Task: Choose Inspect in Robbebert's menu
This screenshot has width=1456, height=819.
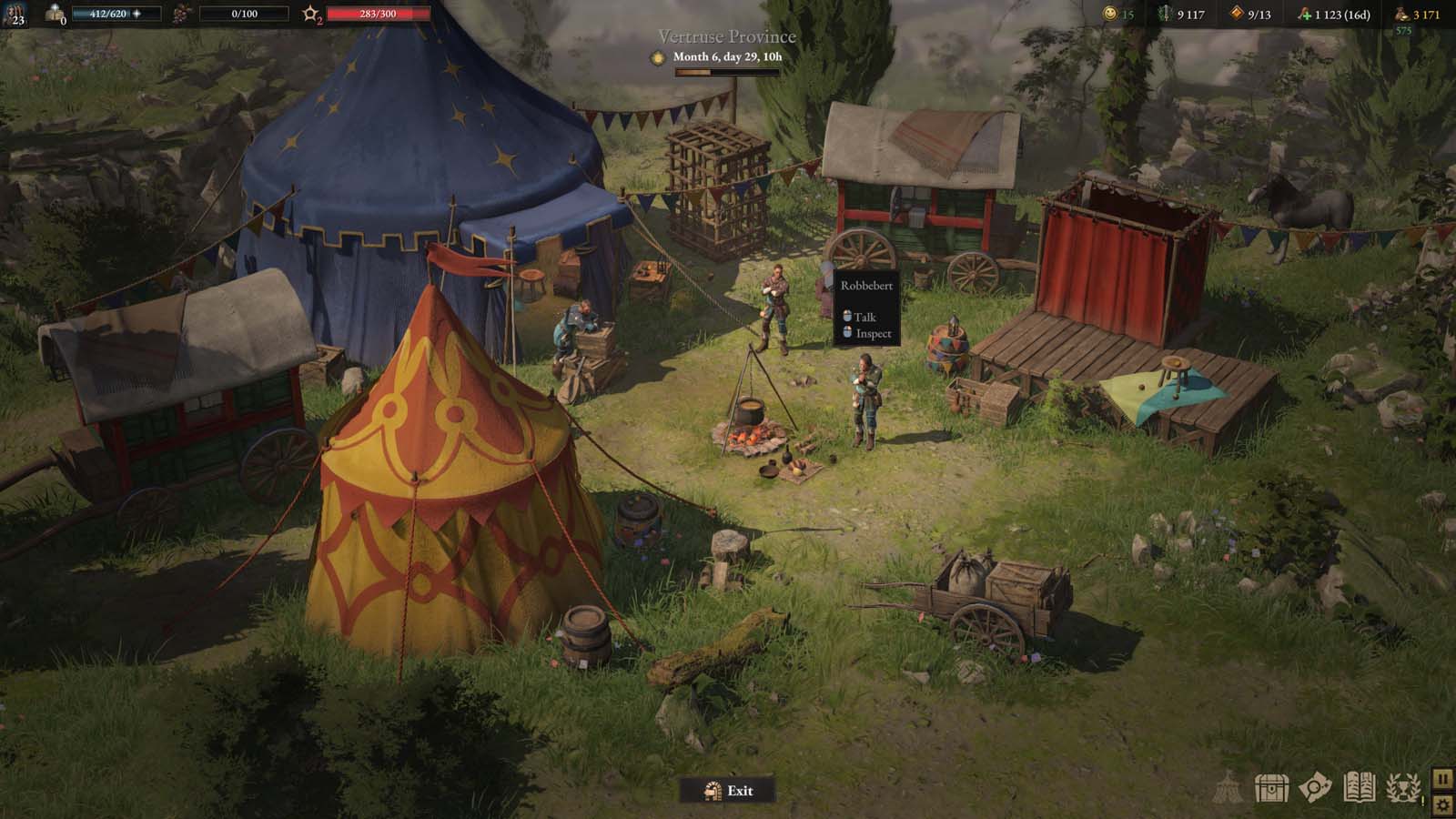Action: (871, 335)
